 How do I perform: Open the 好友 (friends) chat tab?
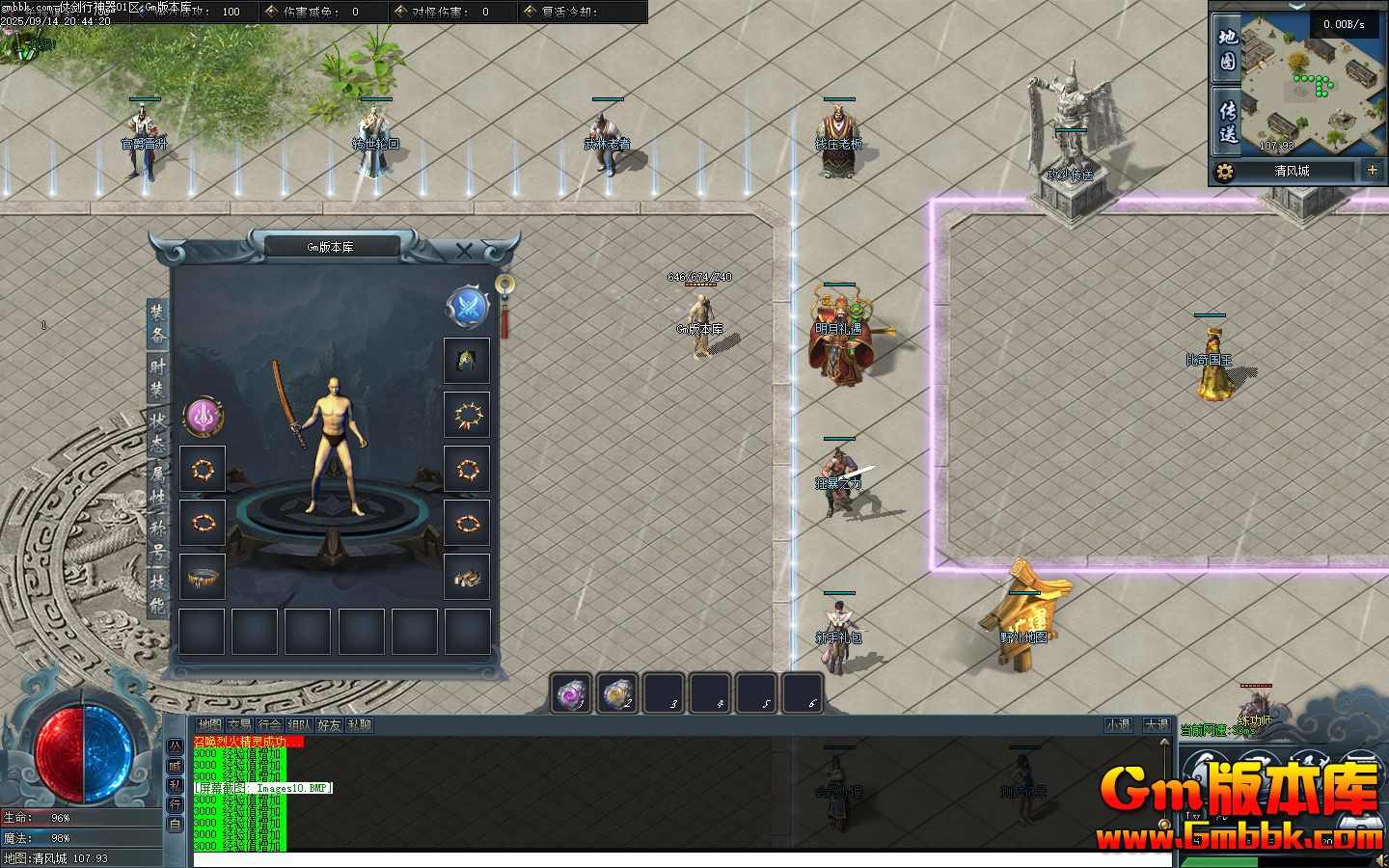click(x=329, y=725)
